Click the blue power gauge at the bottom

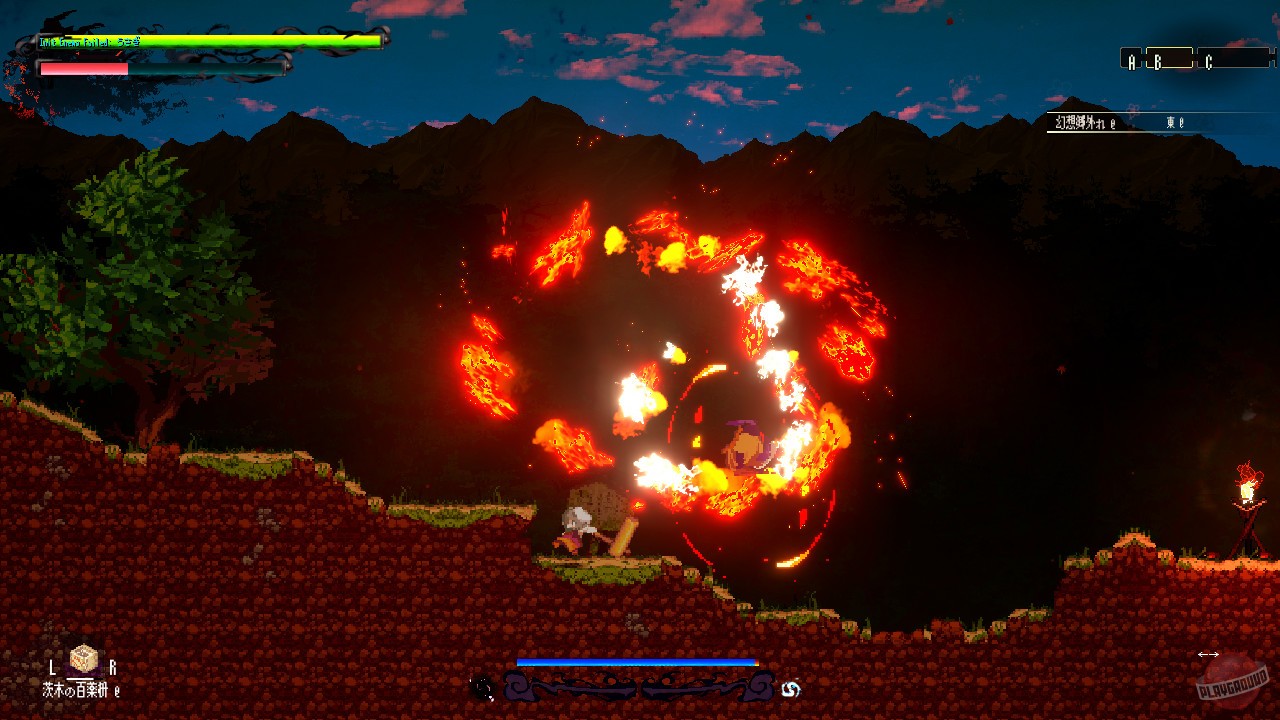[x=637, y=661]
